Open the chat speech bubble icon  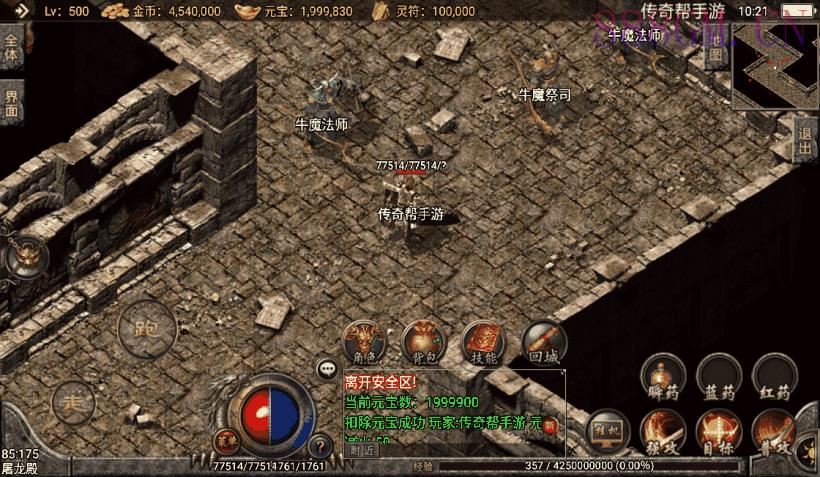point(327,369)
